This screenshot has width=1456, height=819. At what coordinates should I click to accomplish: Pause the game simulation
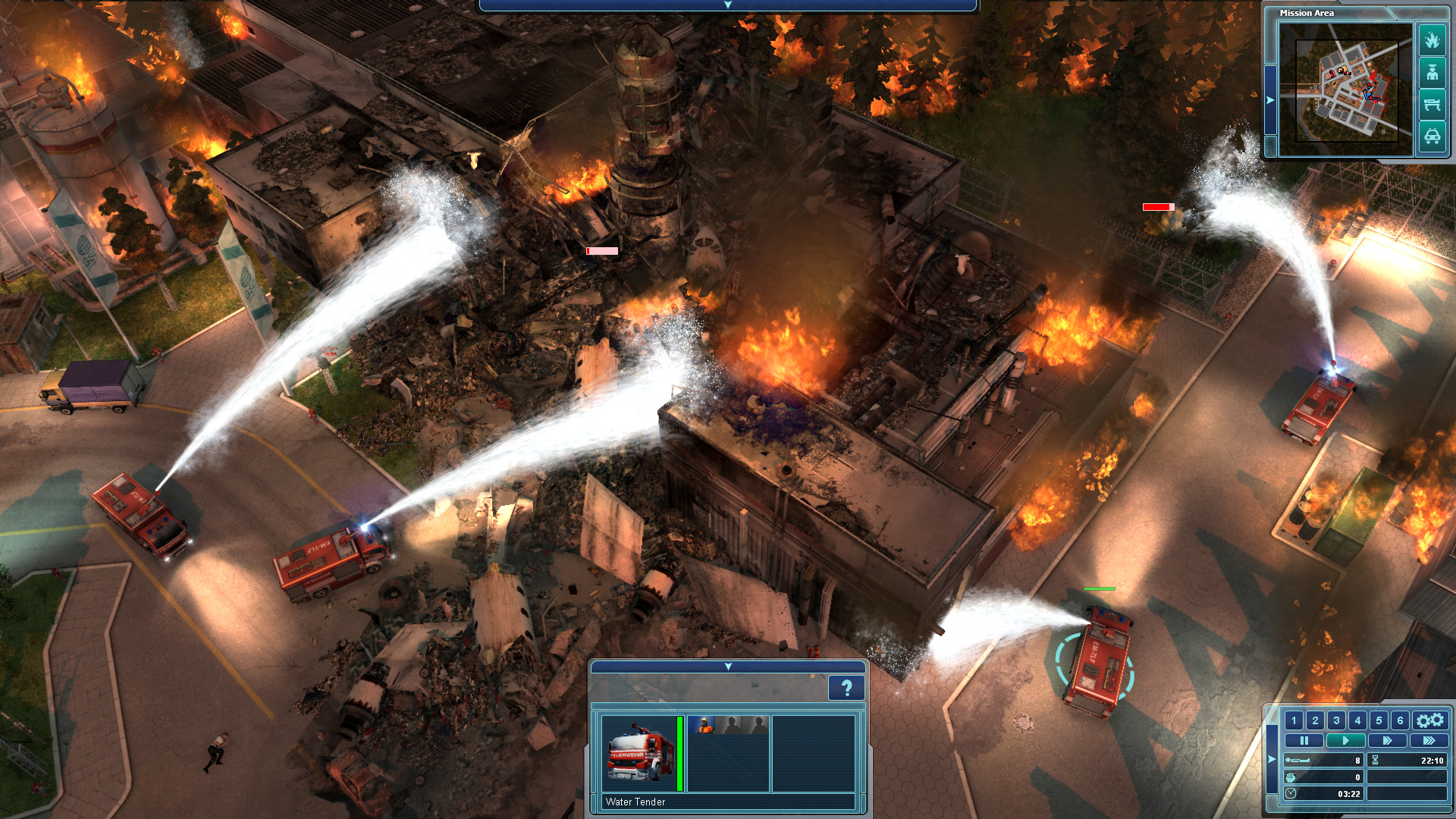(x=1304, y=740)
